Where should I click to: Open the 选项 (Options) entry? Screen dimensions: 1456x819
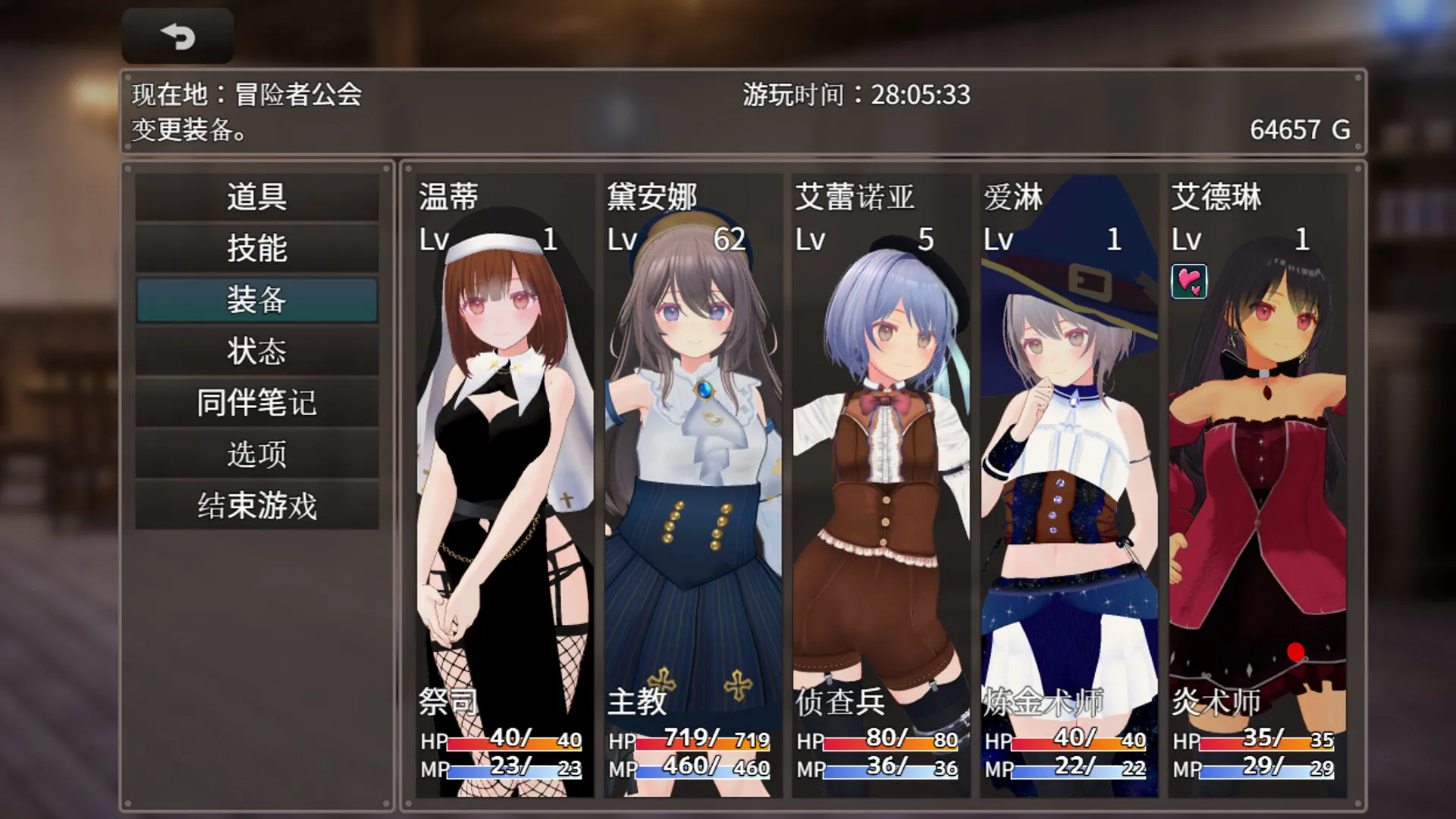point(256,453)
